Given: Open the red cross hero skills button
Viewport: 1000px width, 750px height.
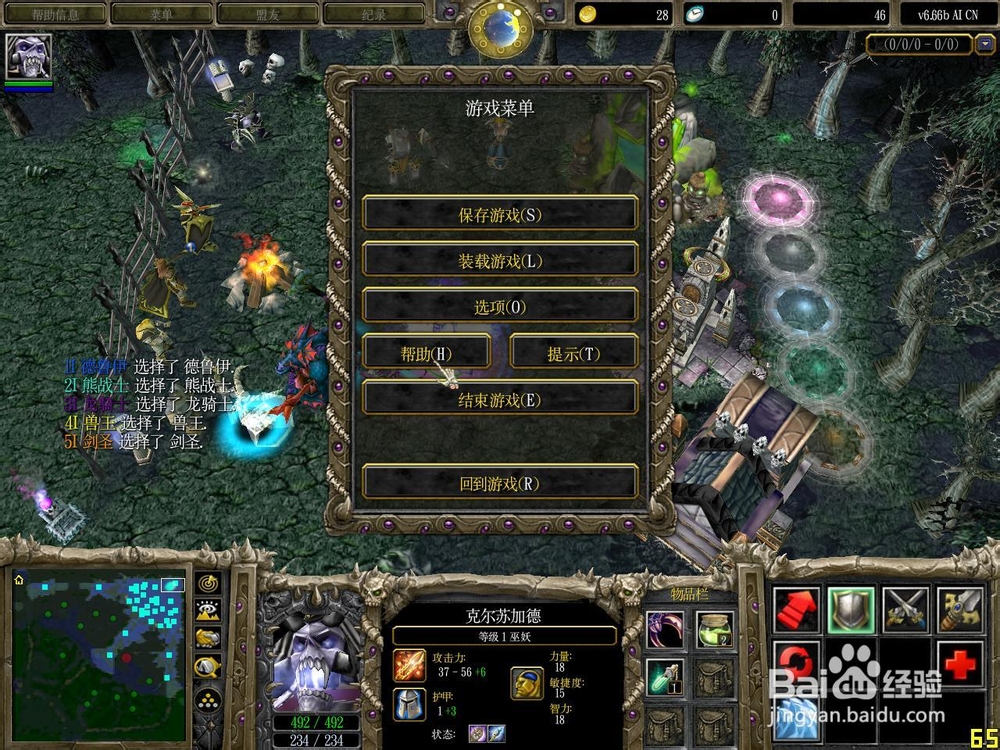Looking at the screenshot, I should click(960, 663).
